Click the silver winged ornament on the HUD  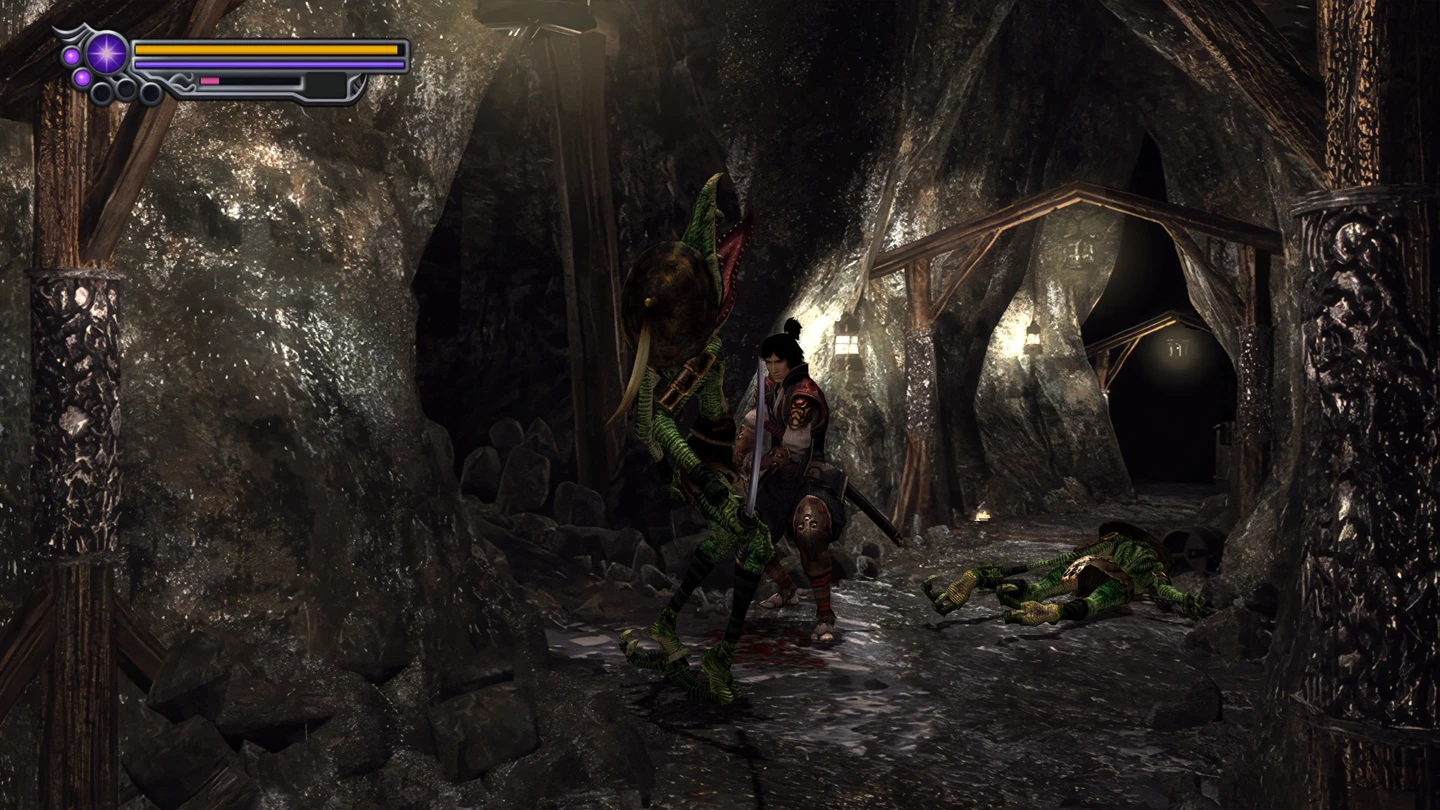click(72, 31)
